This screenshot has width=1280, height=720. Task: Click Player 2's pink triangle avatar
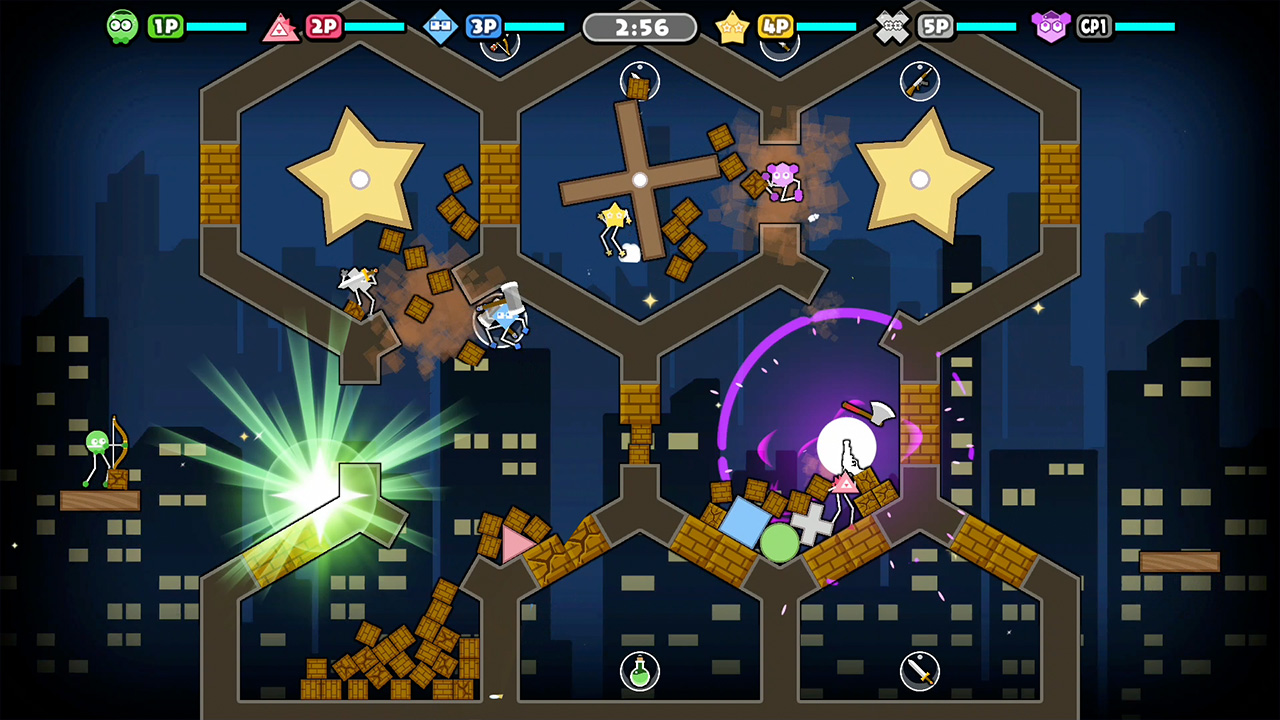click(x=281, y=26)
